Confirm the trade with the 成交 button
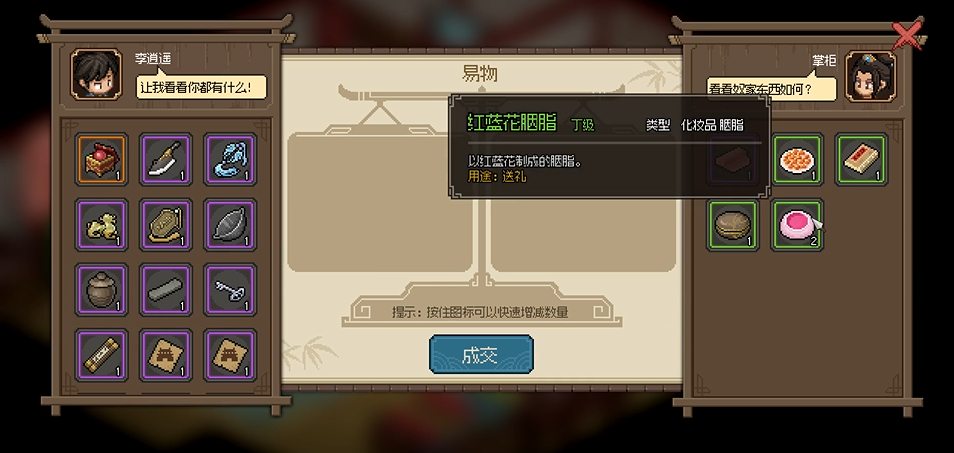Viewport: 954px width, 453px height. tap(481, 357)
